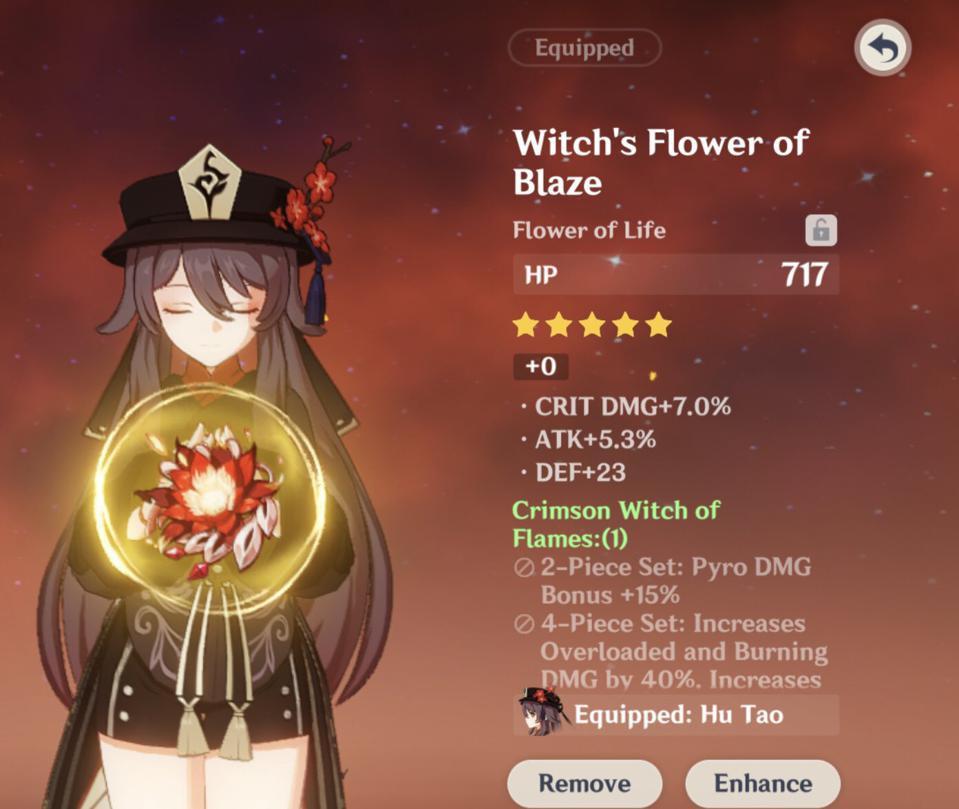
Task: Go back with the return arrow button
Action: click(x=882, y=47)
